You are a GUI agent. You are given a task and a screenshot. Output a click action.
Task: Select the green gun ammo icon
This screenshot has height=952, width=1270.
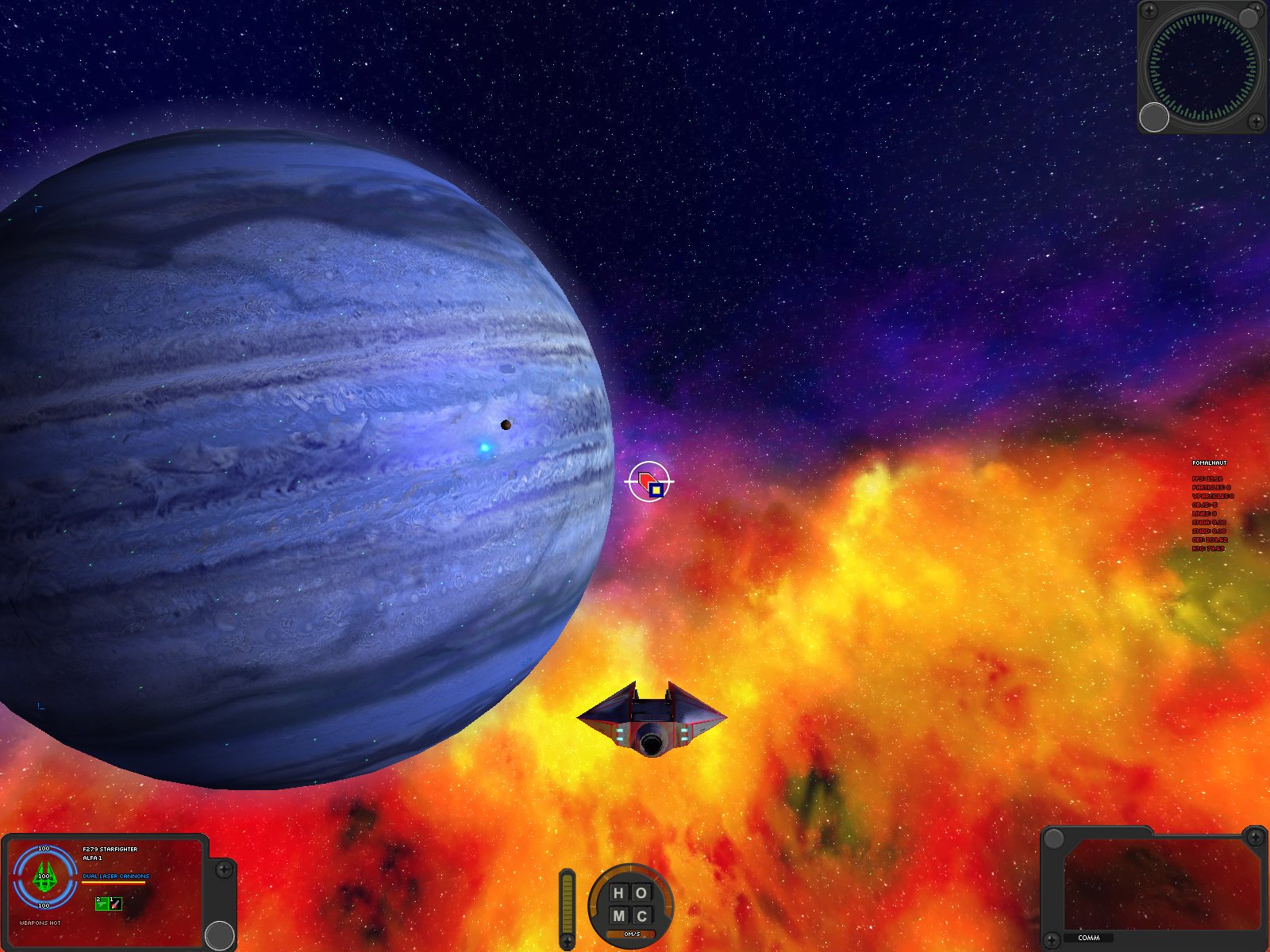click(x=102, y=904)
